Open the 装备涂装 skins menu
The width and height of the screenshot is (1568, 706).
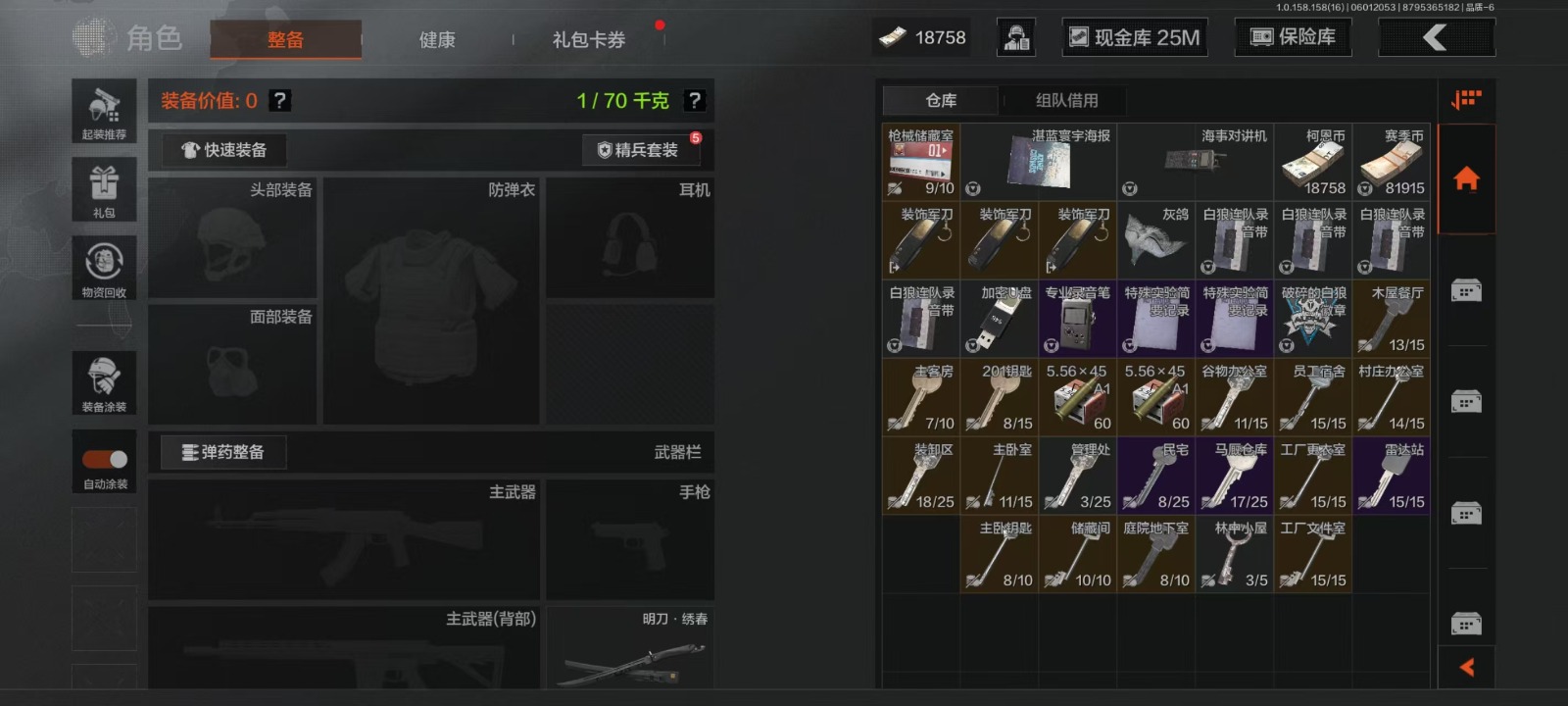pos(104,382)
